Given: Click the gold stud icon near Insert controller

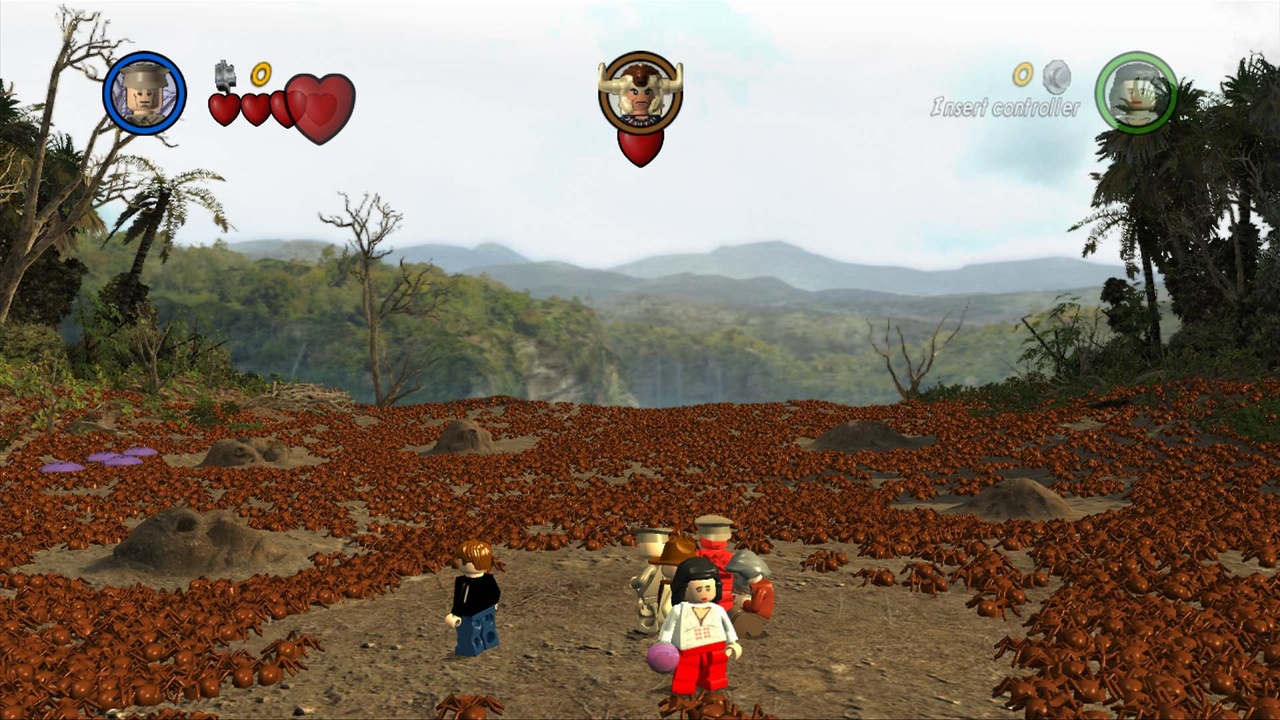Looking at the screenshot, I should pos(1022,73).
